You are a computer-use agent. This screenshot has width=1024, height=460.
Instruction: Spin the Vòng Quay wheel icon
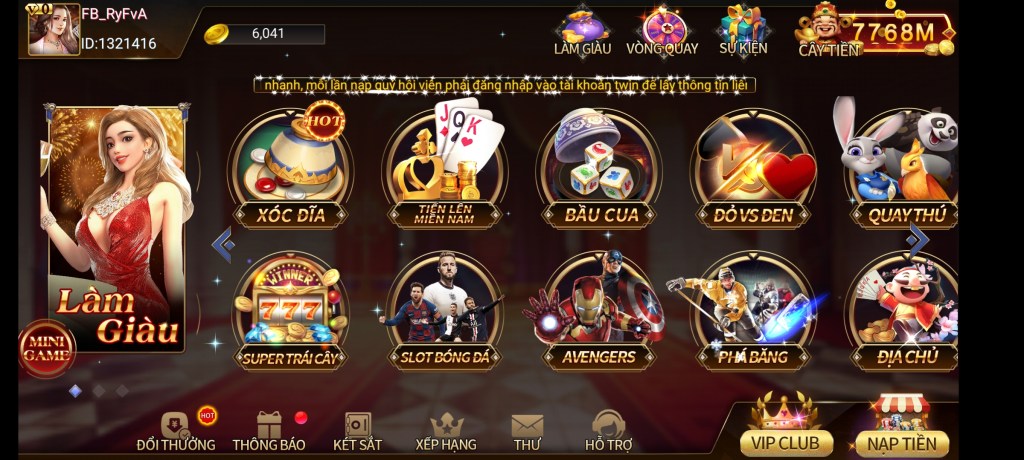tap(662, 31)
